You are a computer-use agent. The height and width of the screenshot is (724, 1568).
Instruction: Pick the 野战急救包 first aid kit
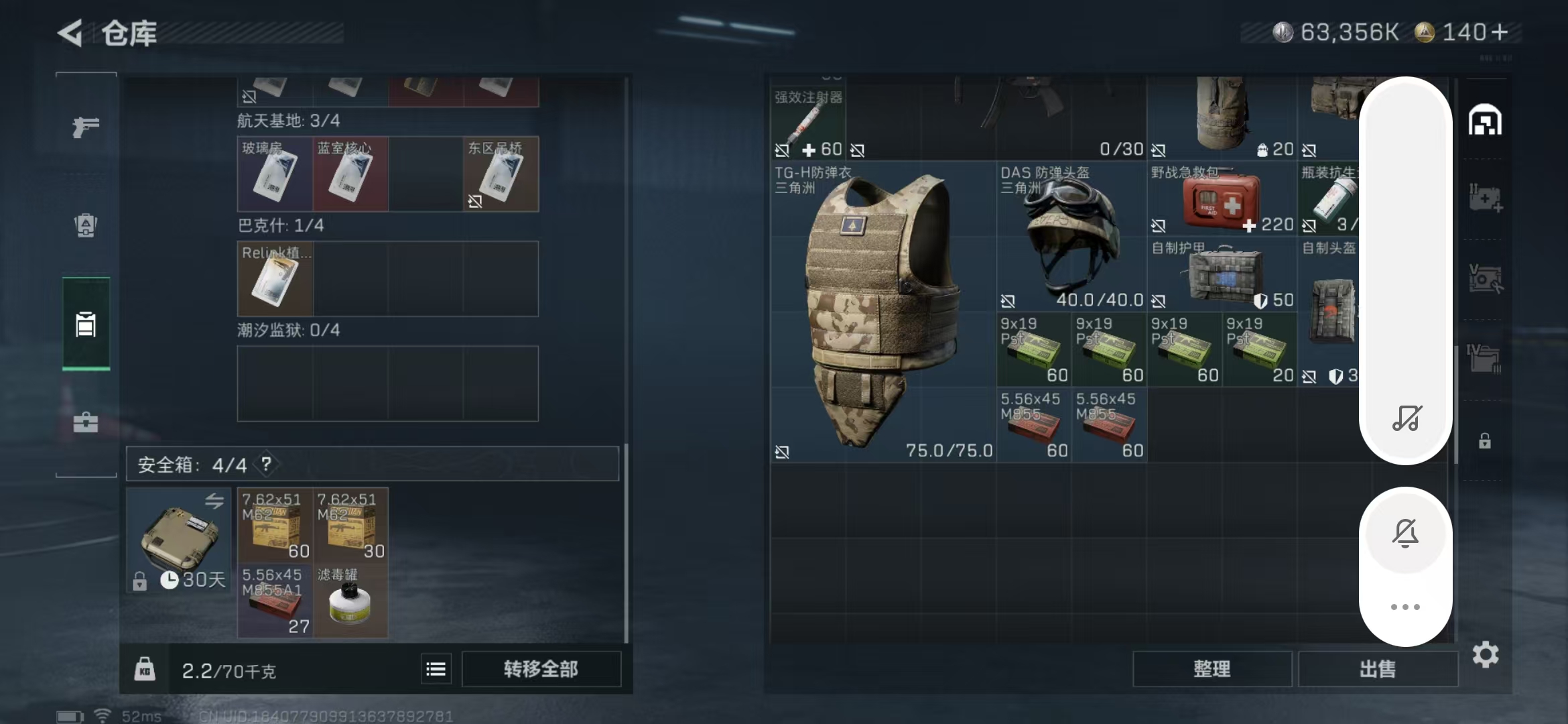(x=1222, y=199)
